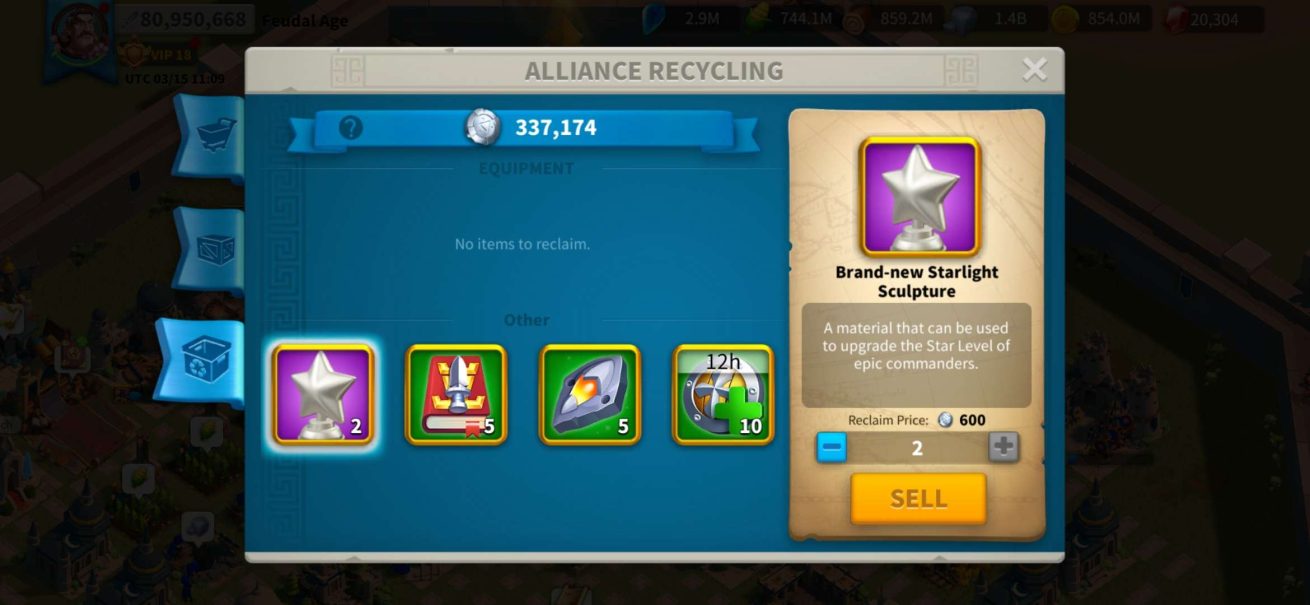
Task: Open the question mark help info
Action: (351, 128)
